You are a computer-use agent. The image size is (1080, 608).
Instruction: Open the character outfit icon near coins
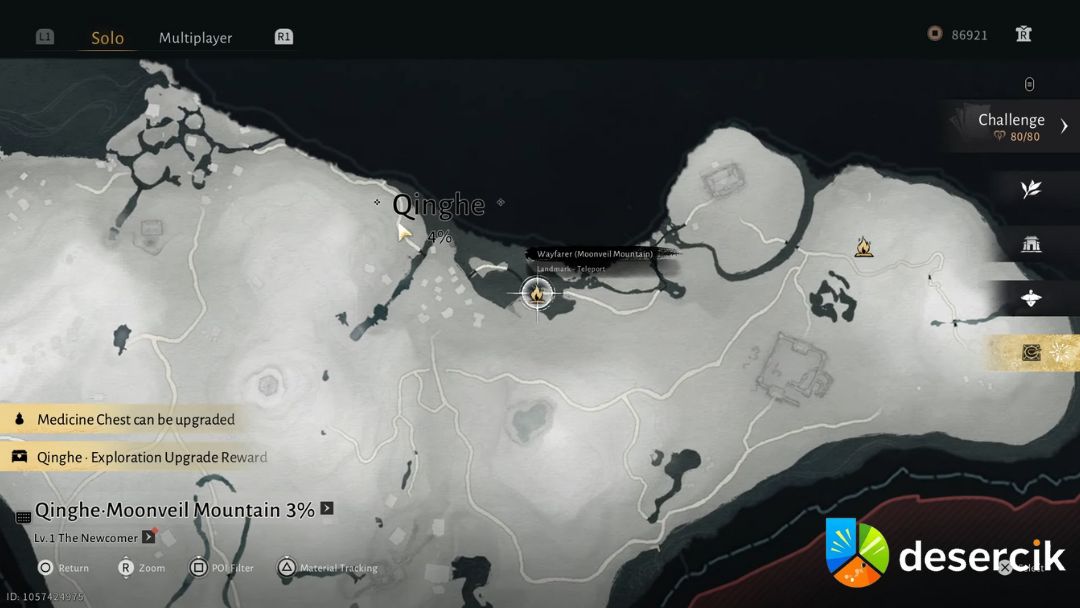coord(1023,34)
